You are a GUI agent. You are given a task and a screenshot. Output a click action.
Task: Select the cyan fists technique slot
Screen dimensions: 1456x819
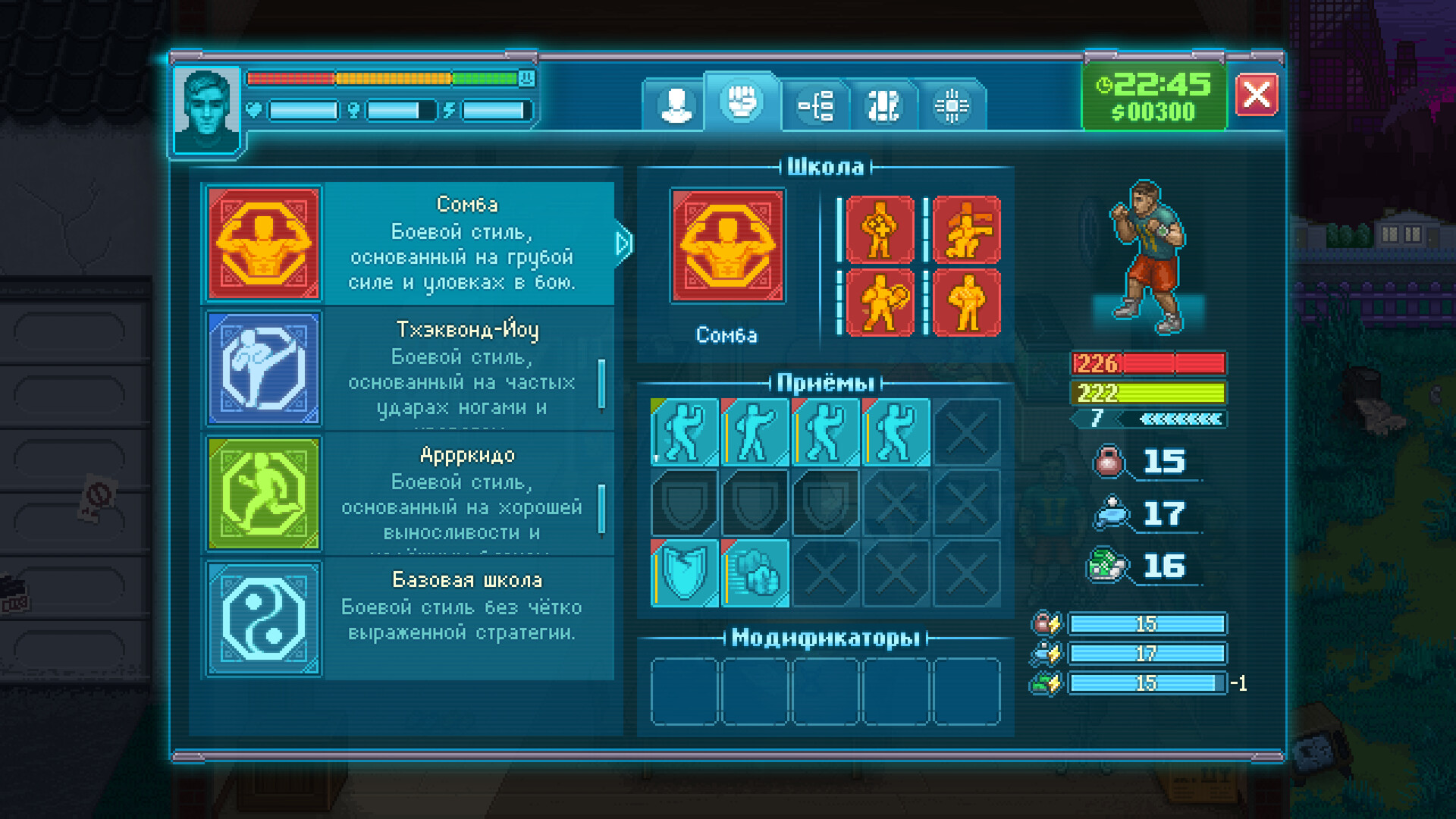click(755, 573)
